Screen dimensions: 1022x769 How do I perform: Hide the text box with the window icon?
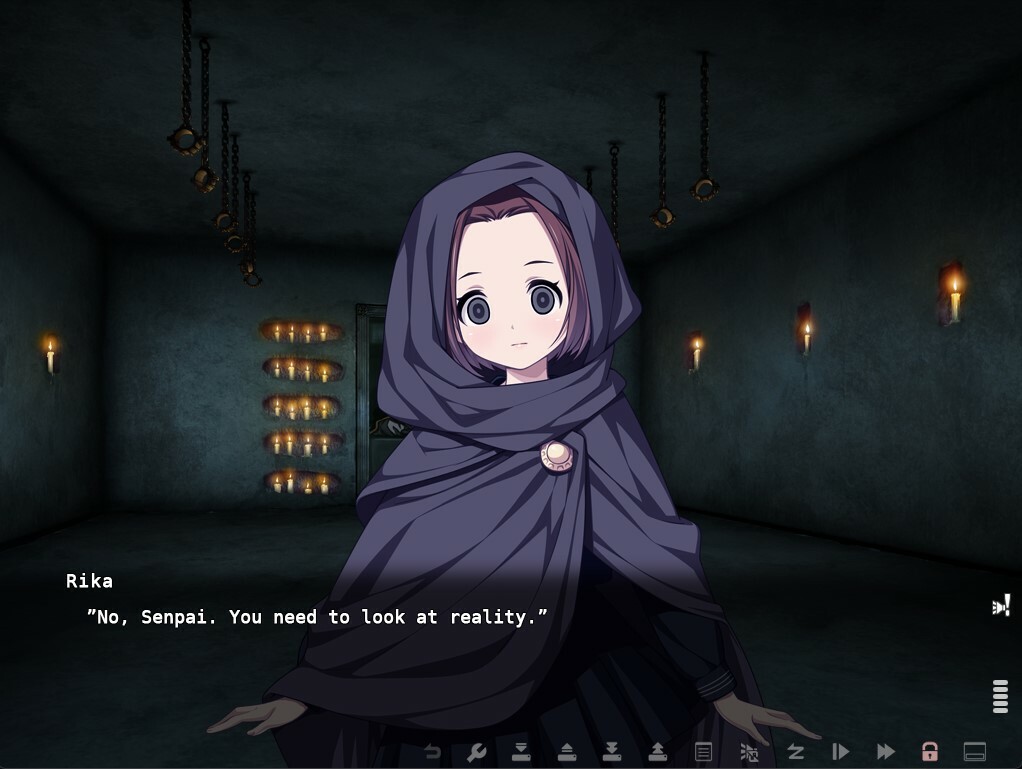tap(975, 752)
